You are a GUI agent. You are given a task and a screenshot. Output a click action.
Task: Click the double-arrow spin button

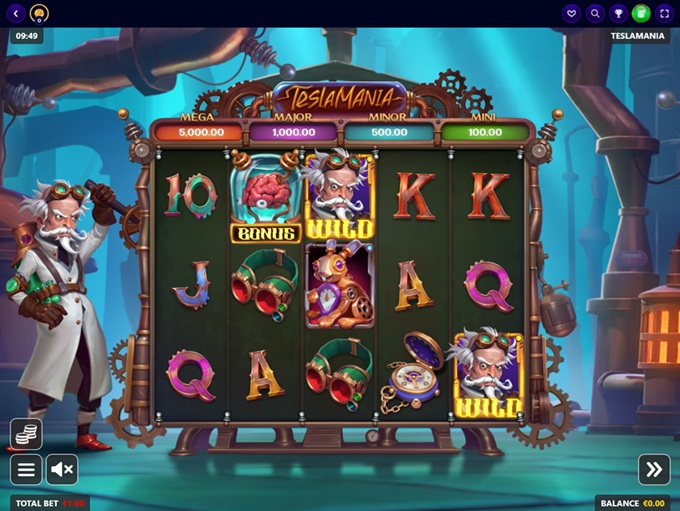[654, 469]
